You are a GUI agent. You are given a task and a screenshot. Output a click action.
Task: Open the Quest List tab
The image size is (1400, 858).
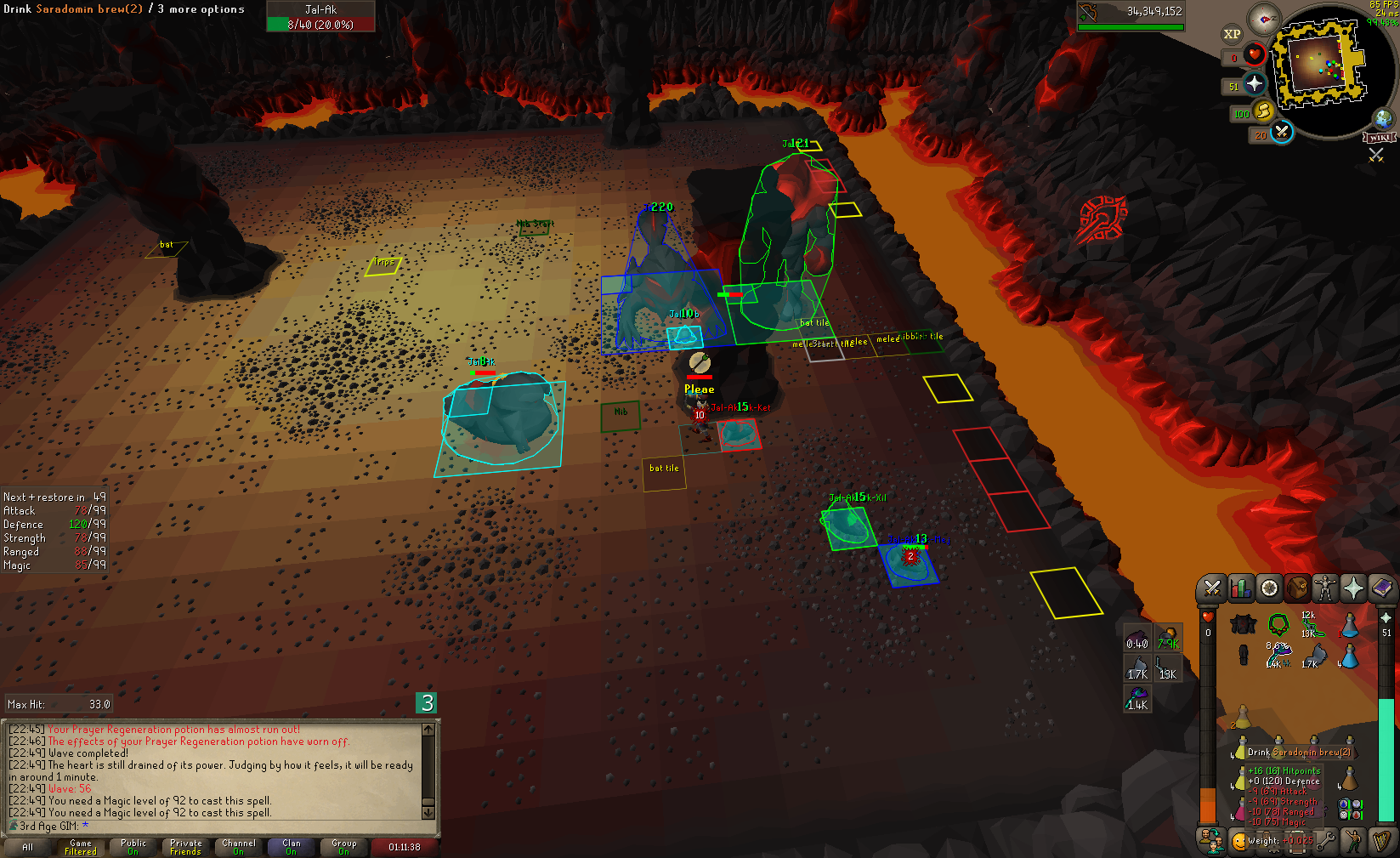click(1269, 588)
